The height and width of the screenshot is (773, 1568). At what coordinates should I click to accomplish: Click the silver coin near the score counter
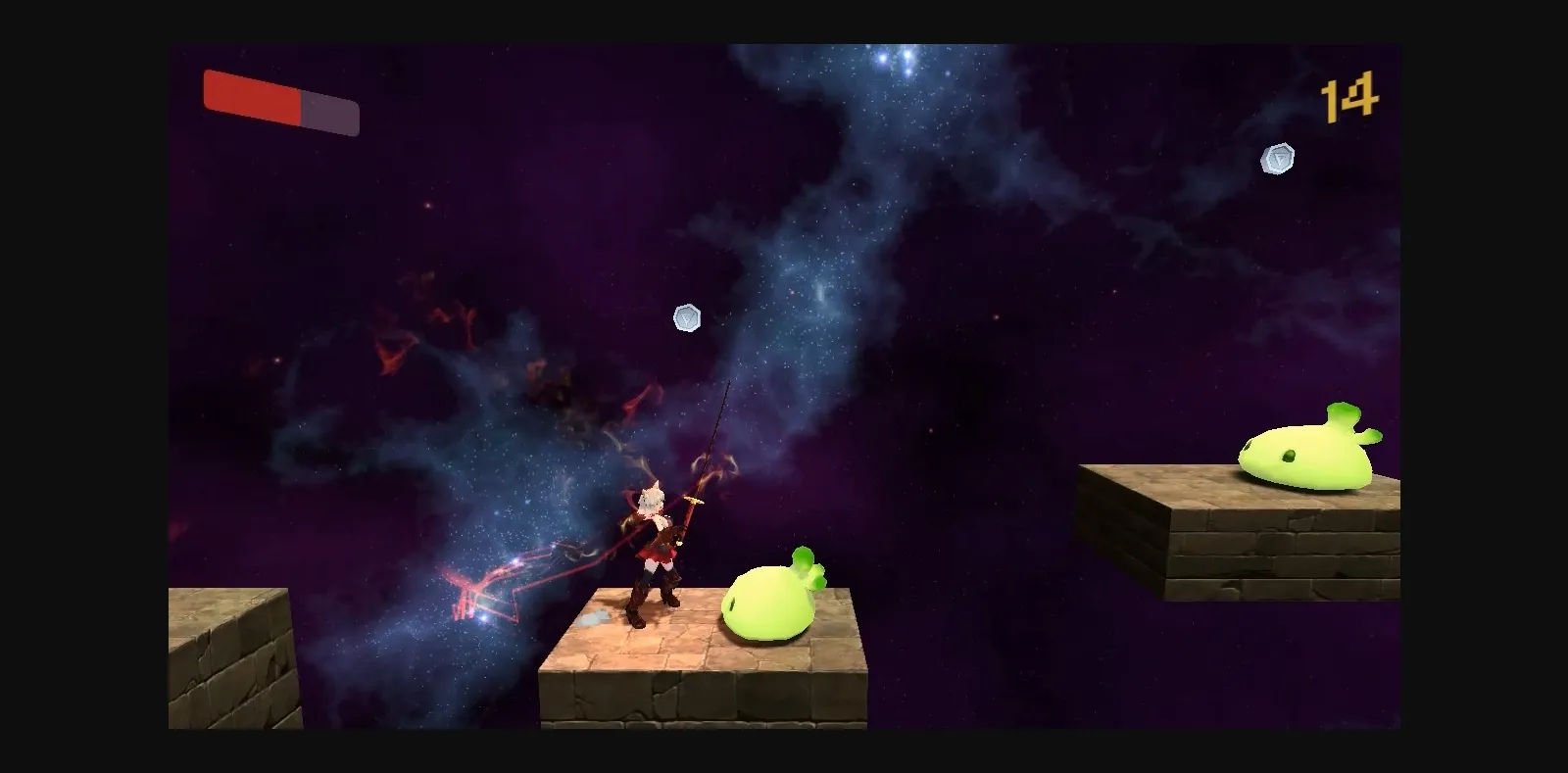click(1276, 158)
